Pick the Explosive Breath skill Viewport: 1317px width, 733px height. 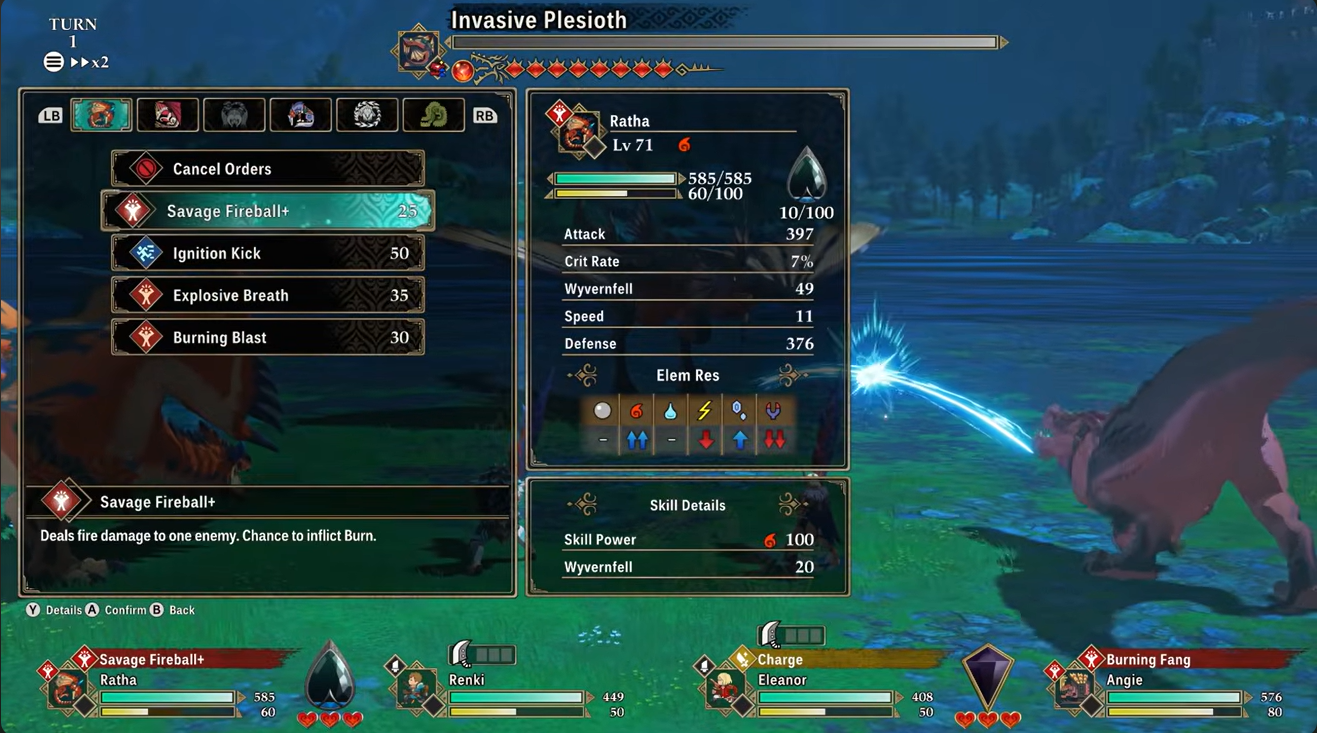tap(268, 295)
